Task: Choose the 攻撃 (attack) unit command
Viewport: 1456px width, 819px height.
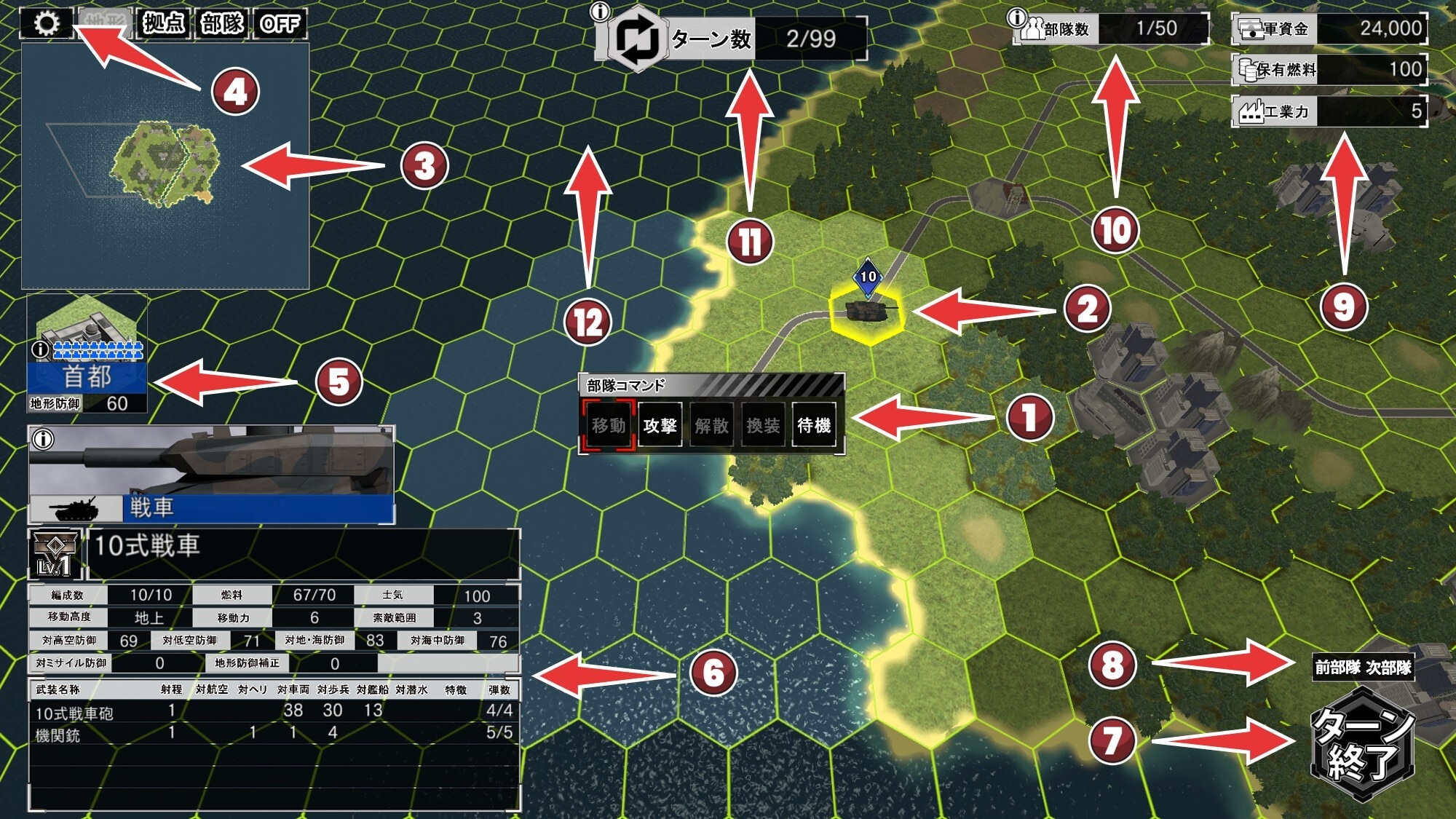Action: (x=660, y=426)
